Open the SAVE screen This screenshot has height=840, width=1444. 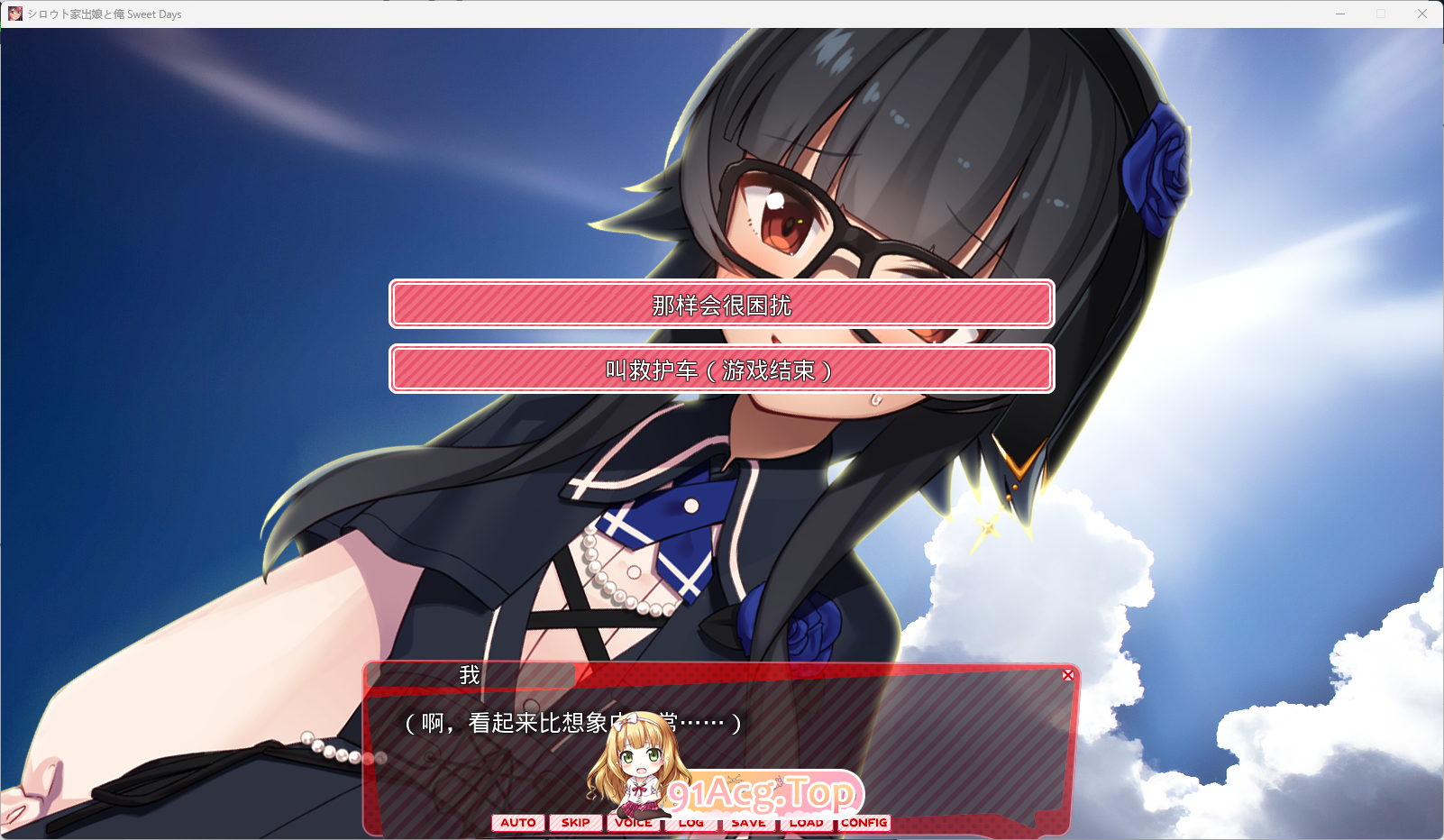tap(748, 822)
